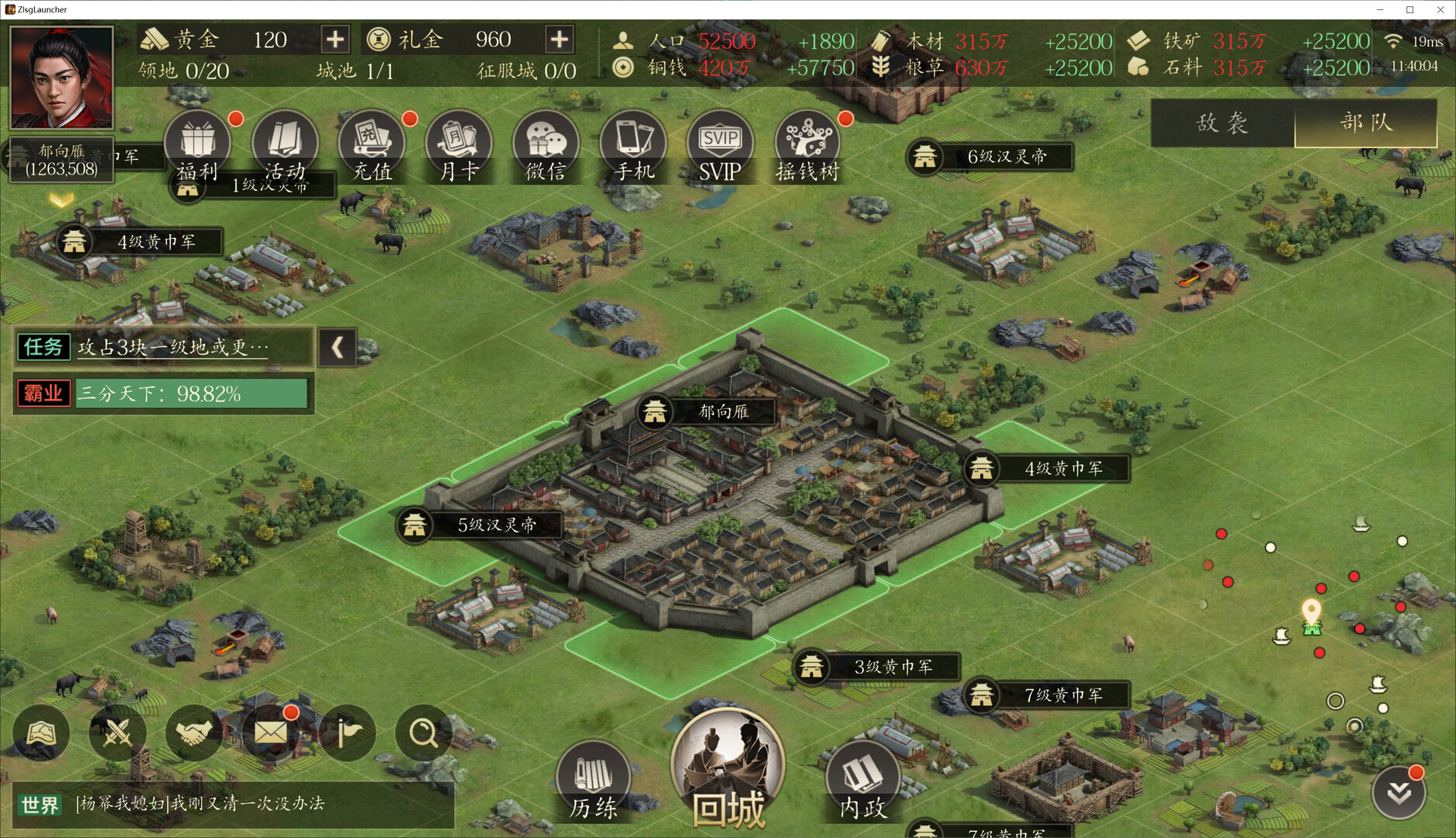Open the mail inbox with red notification dot

pyautogui.click(x=269, y=732)
